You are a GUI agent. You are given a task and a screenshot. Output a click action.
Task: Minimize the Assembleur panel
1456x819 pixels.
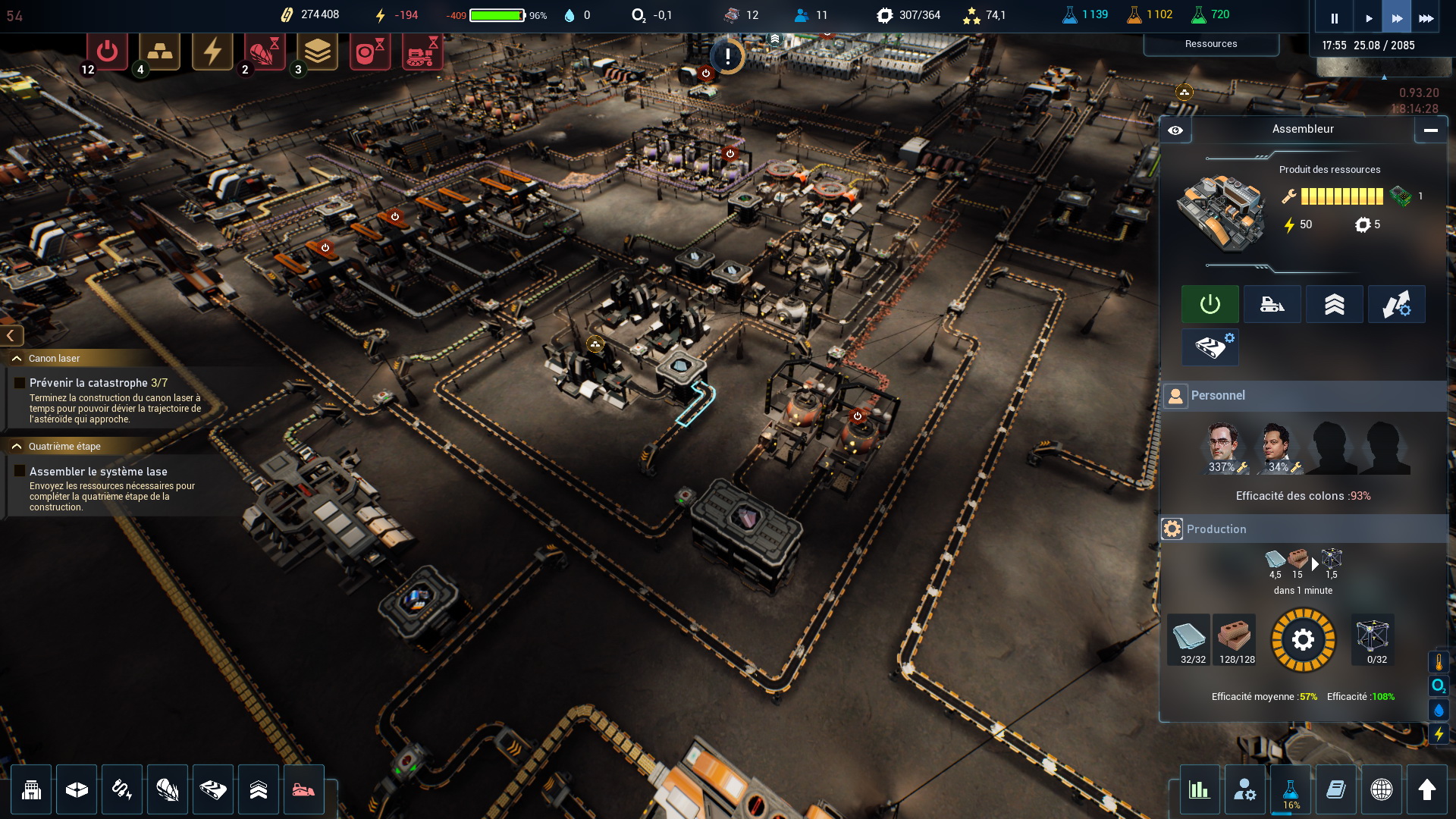click(x=1430, y=130)
